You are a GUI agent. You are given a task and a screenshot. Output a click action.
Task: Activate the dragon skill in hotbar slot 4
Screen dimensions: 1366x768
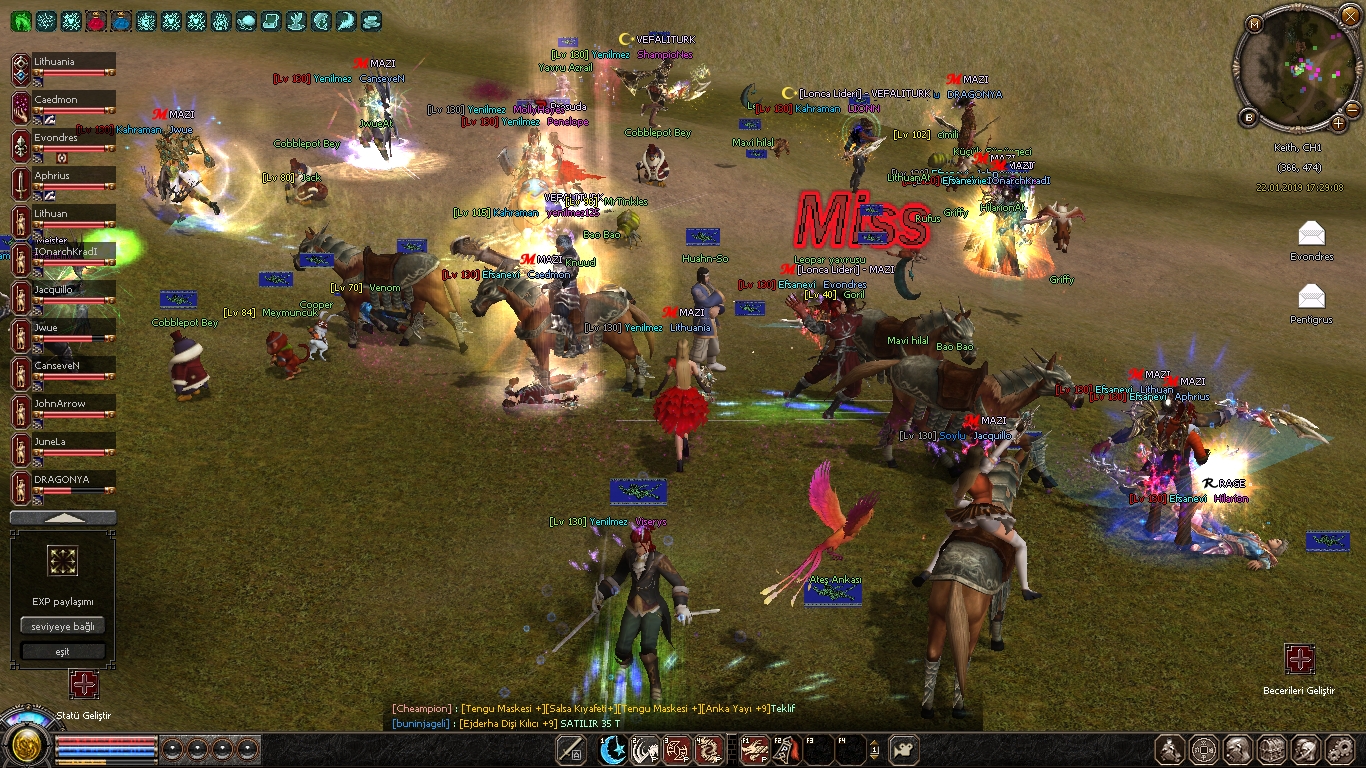coord(709,749)
